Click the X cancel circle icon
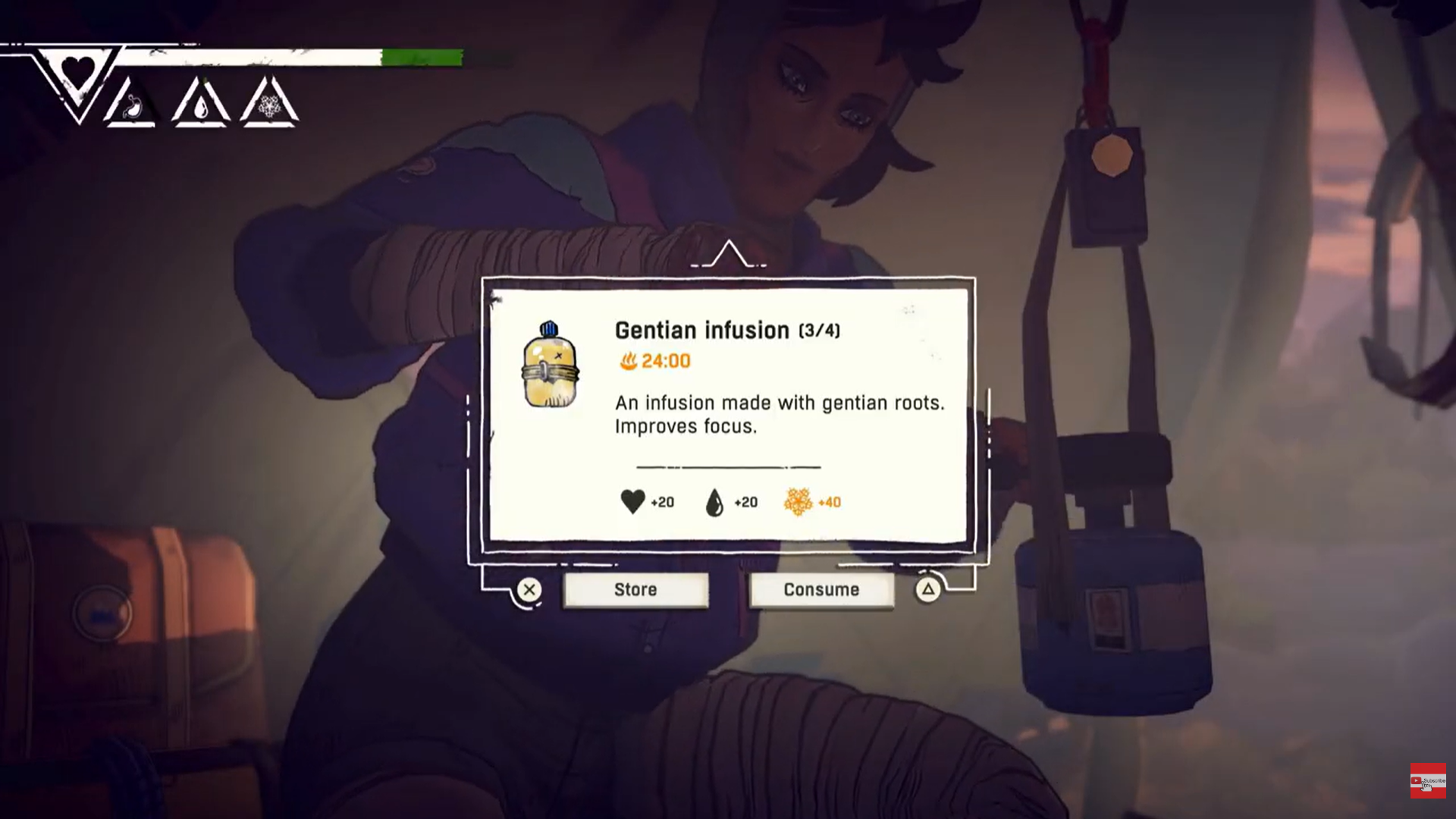1456x819 pixels. 529,589
